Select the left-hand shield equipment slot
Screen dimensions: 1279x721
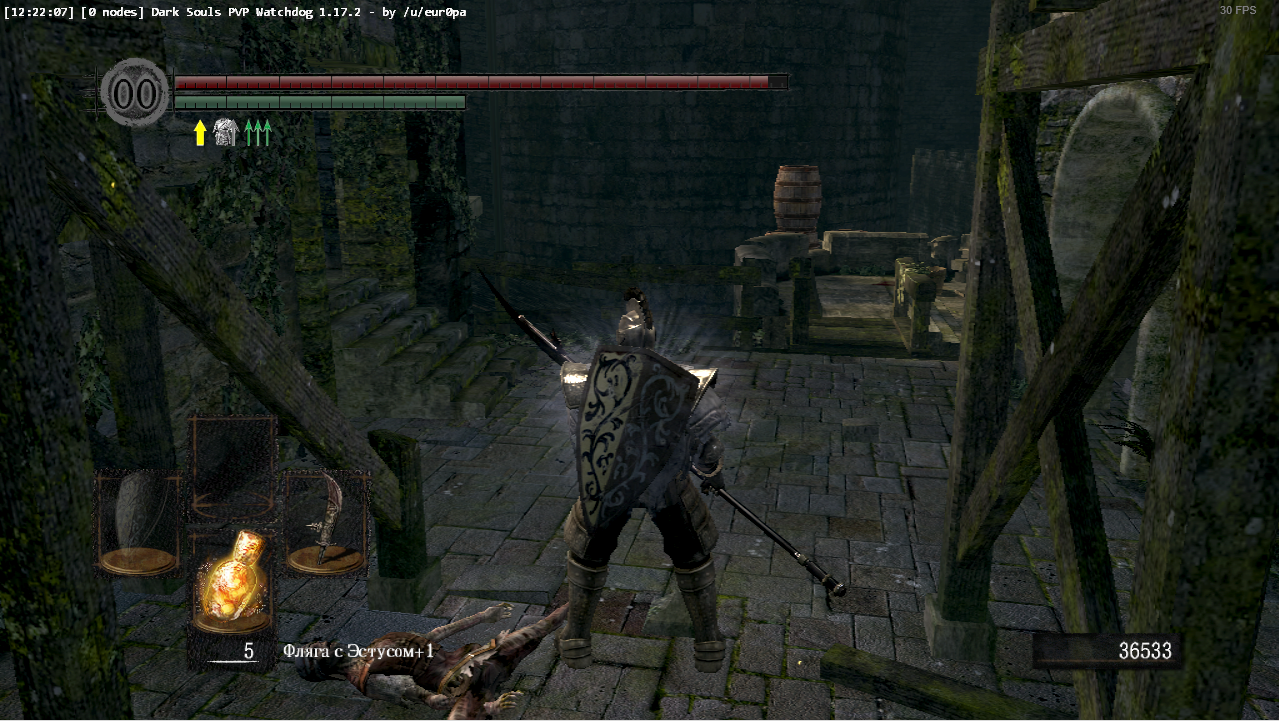click(138, 522)
